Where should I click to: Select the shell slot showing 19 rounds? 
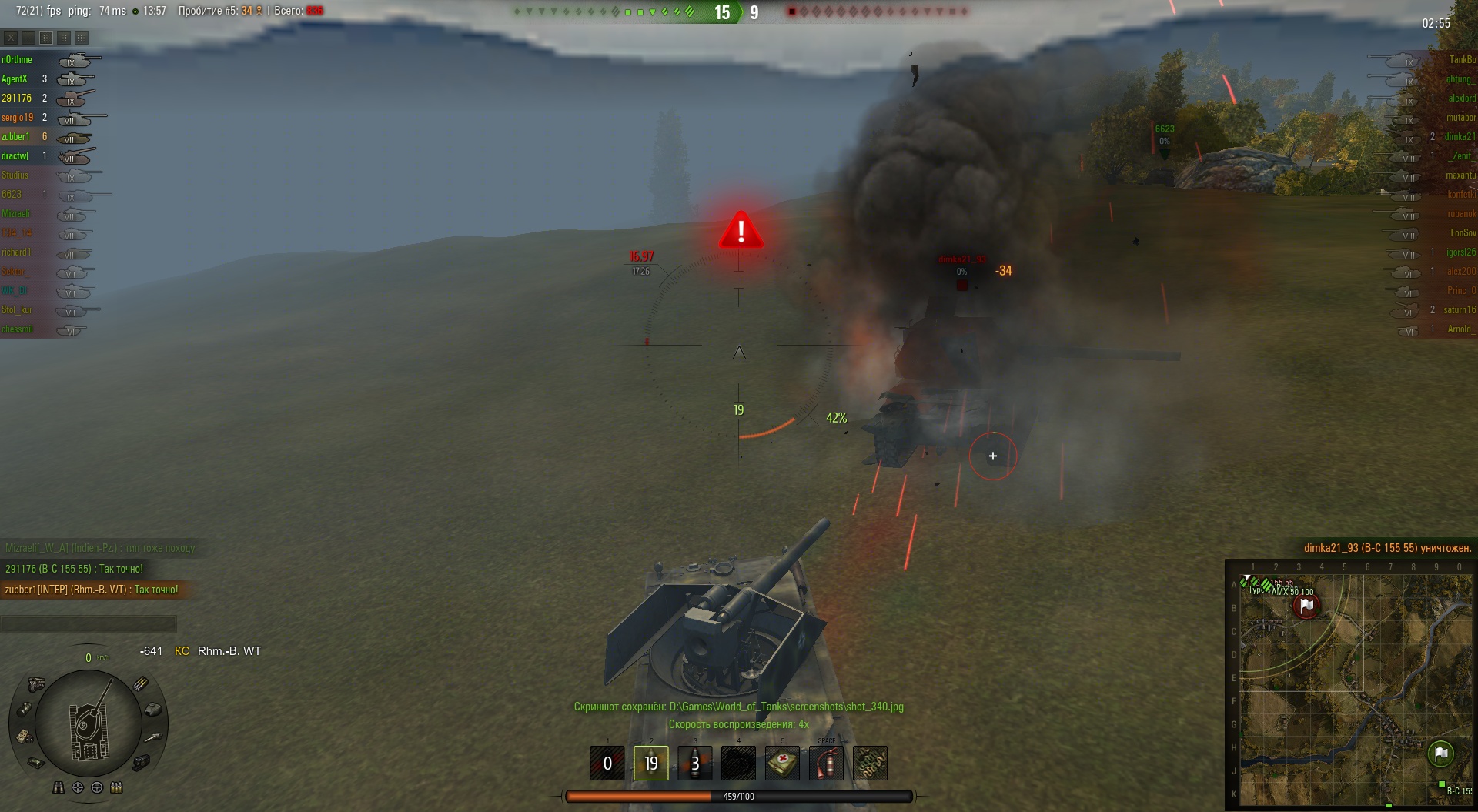650,763
